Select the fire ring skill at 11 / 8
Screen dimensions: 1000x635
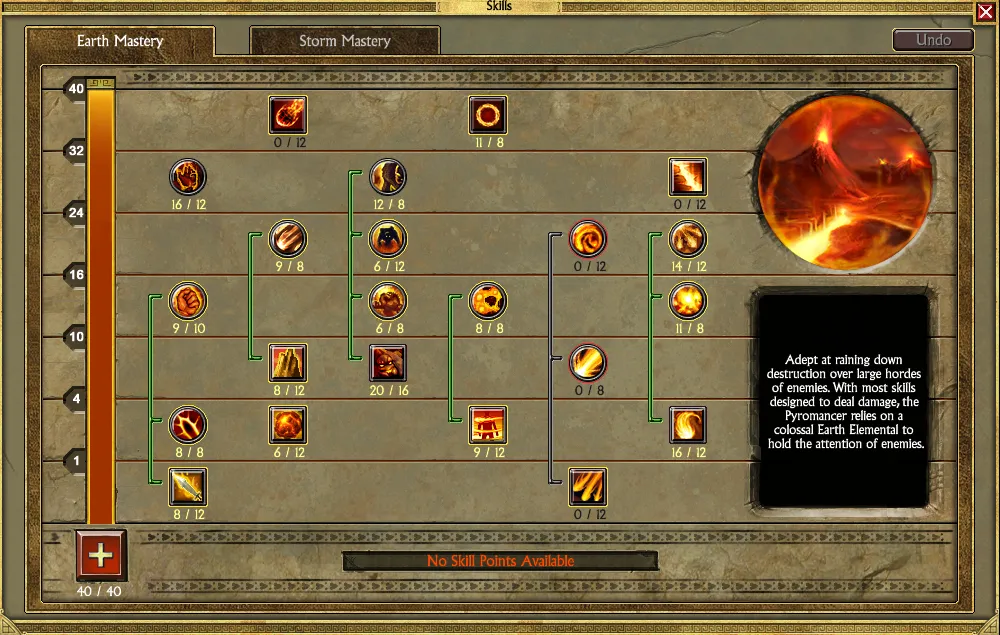[488, 115]
